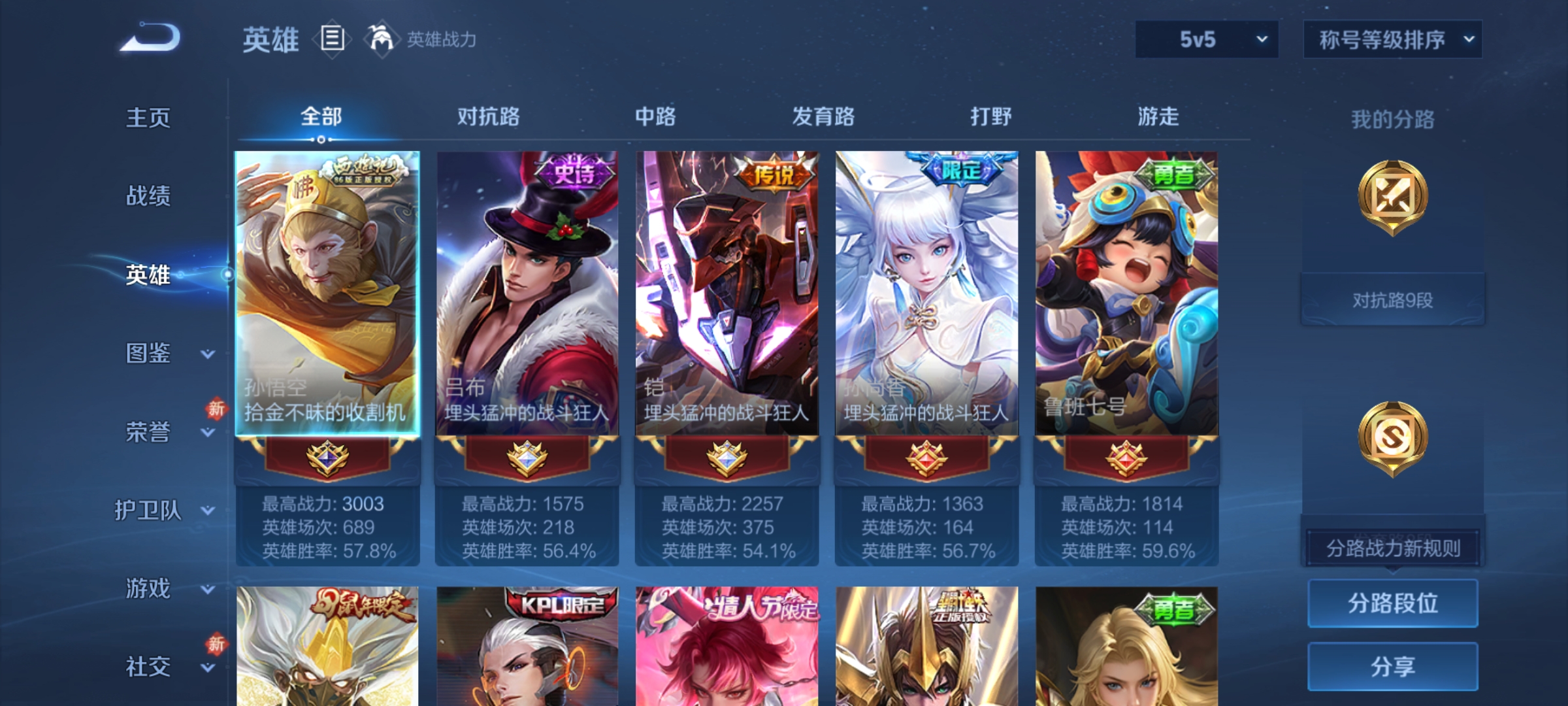The height and width of the screenshot is (706, 1568).
Task: Expand the 荣誉 sidebar entry with NEW badge
Action: click(148, 433)
